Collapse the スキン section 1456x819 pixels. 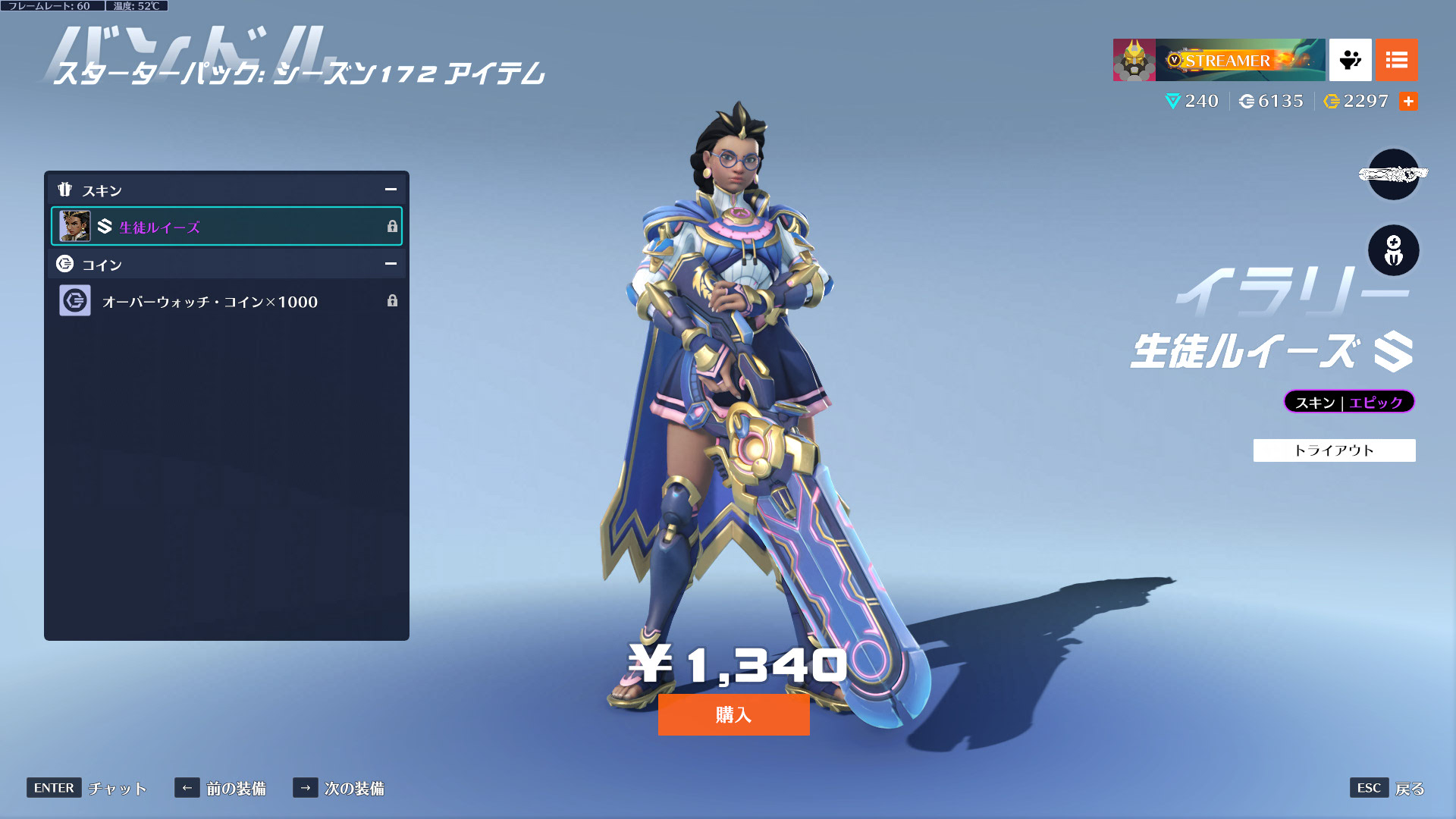[391, 190]
